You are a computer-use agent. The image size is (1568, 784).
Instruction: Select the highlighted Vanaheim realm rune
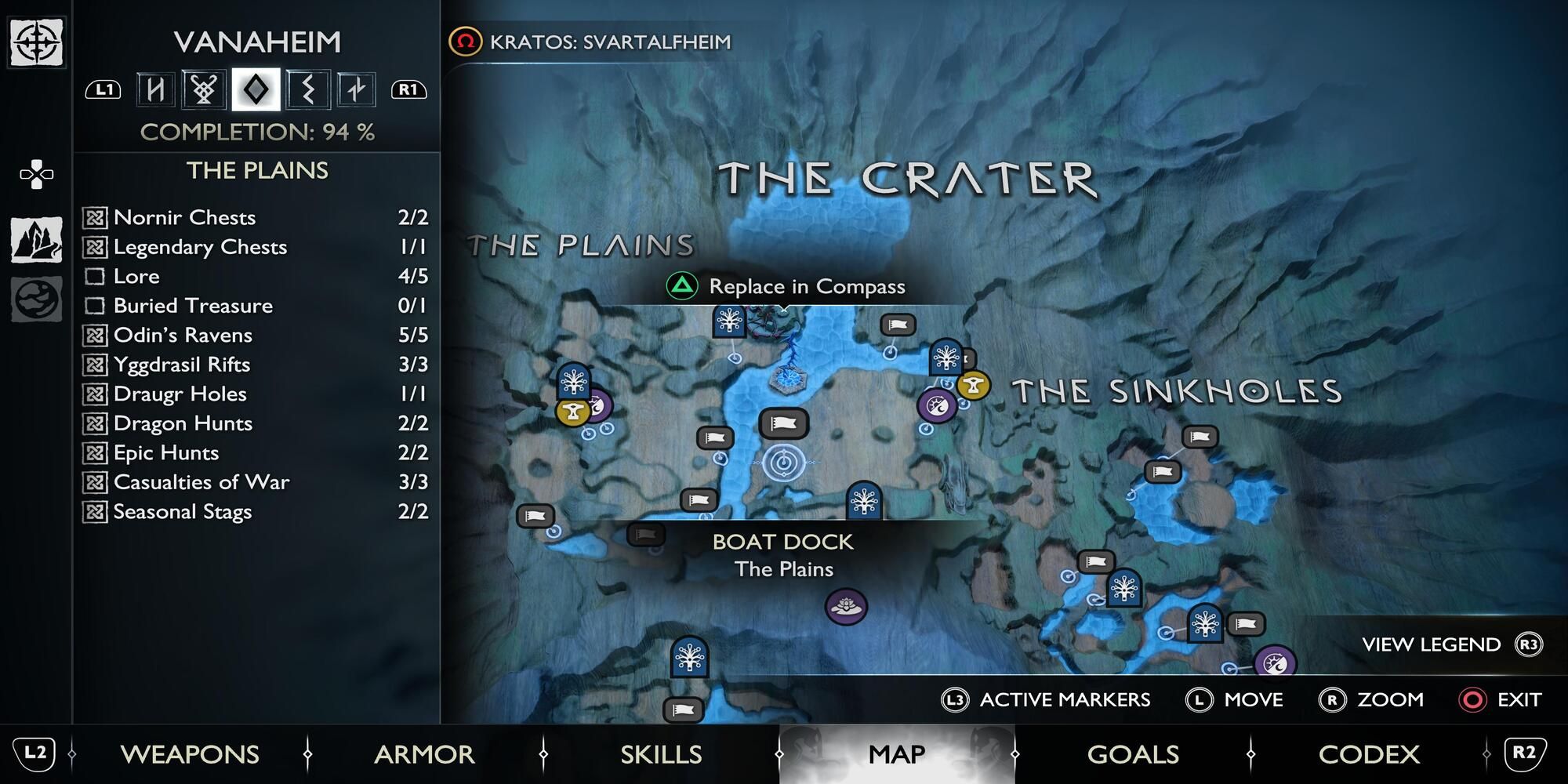[255, 90]
